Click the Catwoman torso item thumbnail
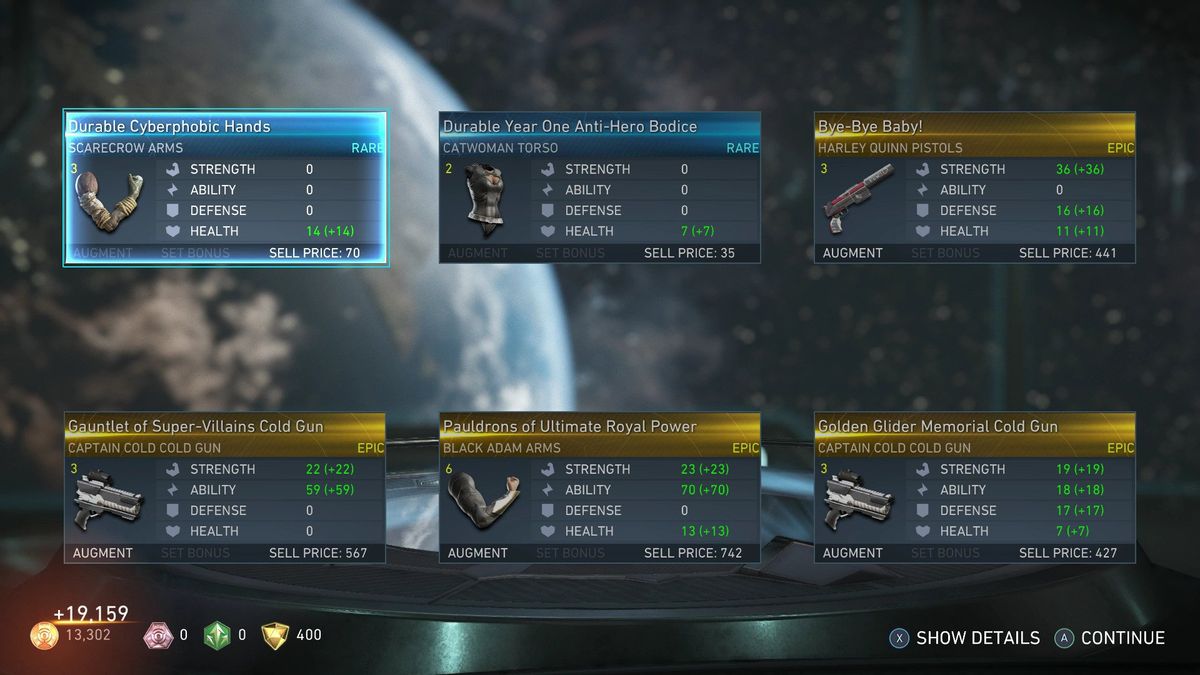1200x675 pixels. 485,200
